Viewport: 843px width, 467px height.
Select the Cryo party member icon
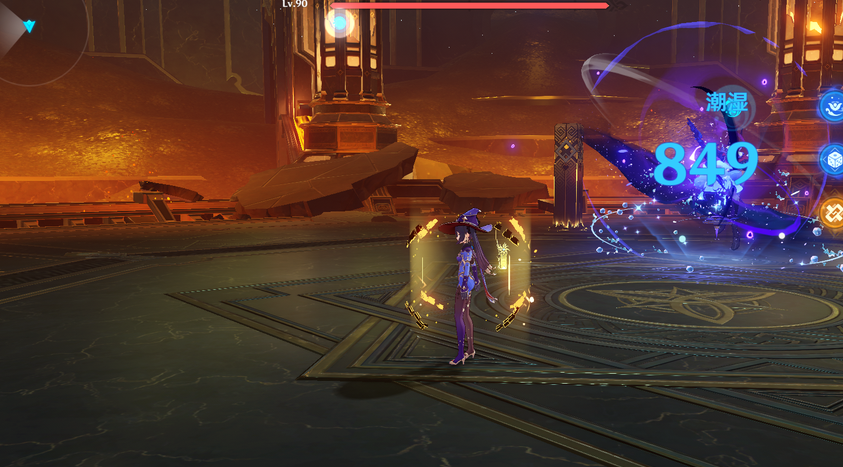point(832,159)
